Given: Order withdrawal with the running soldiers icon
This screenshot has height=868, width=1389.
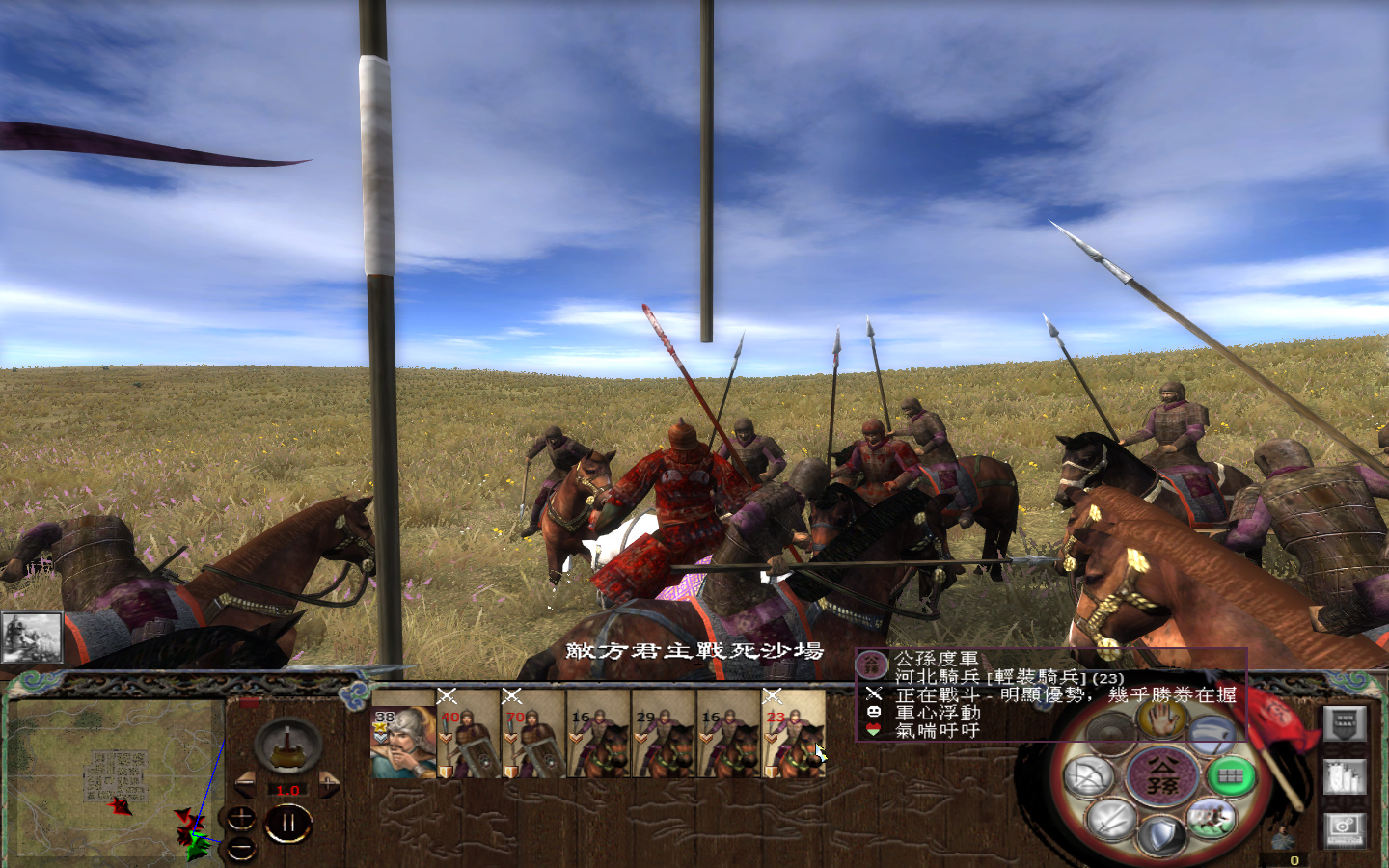Looking at the screenshot, I should [1212, 818].
